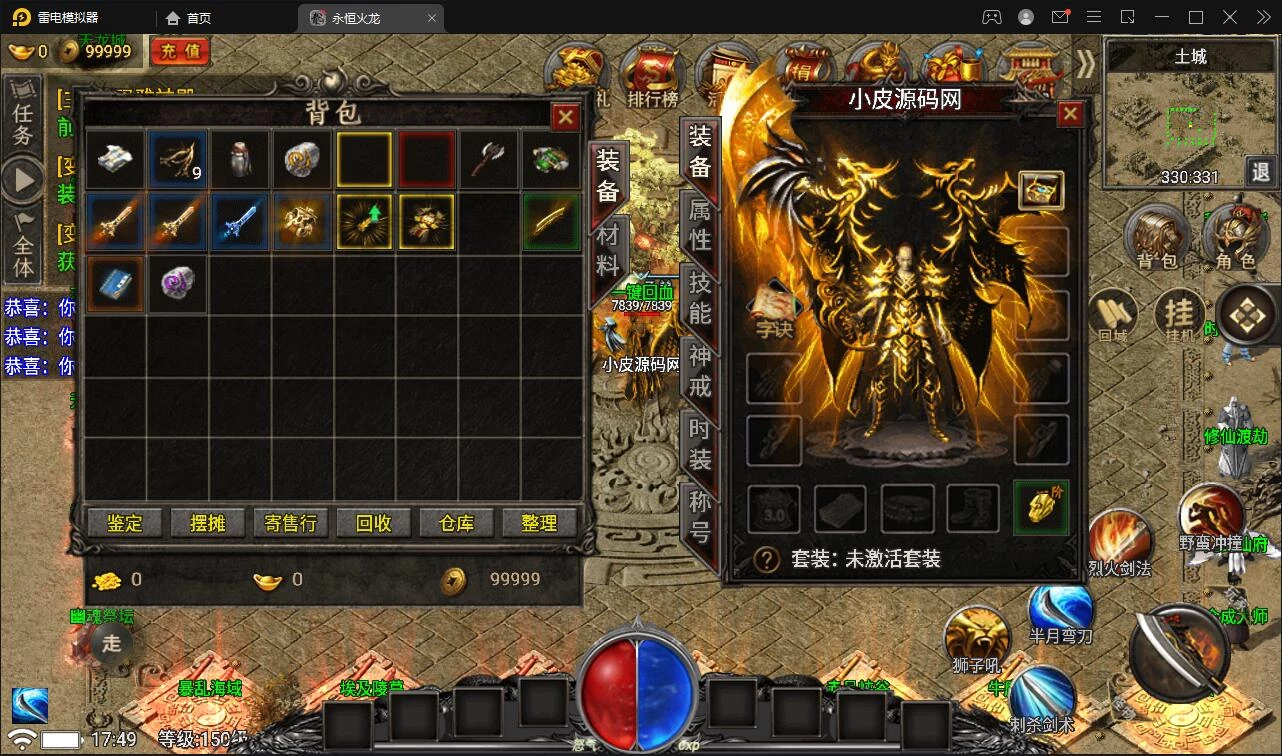1282x756 pixels.
Task: Switch to the 材料 materials tab
Action: (x=608, y=250)
